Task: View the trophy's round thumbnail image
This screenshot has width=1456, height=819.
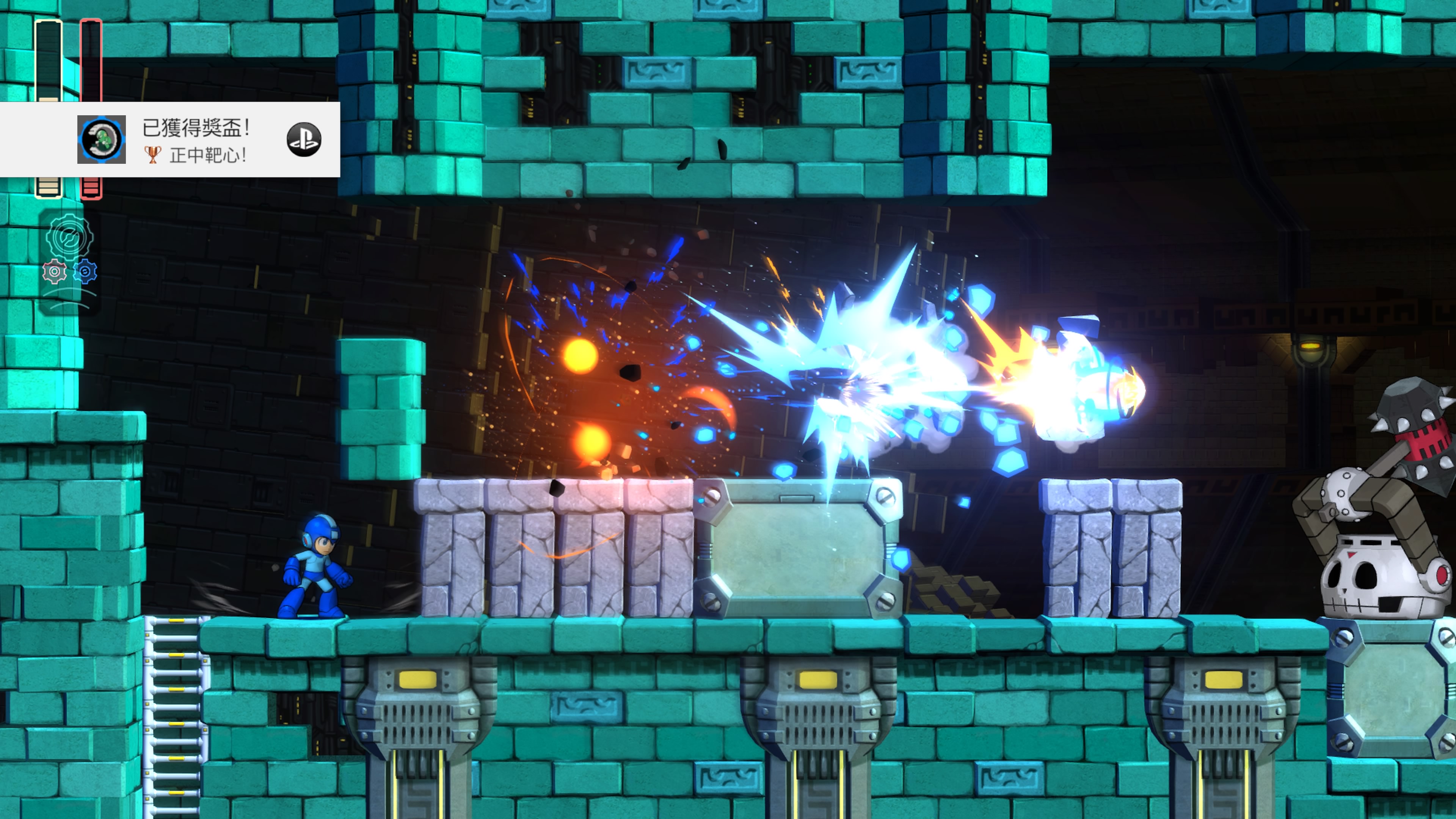Action: (x=102, y=140)
